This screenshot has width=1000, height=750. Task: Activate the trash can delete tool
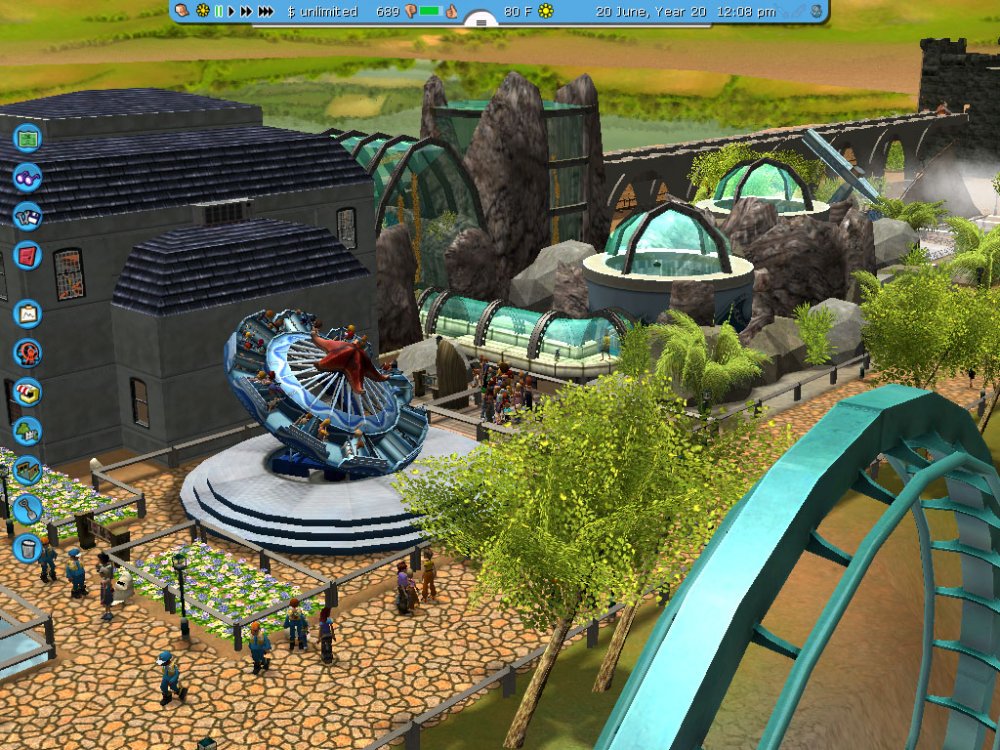27,547
